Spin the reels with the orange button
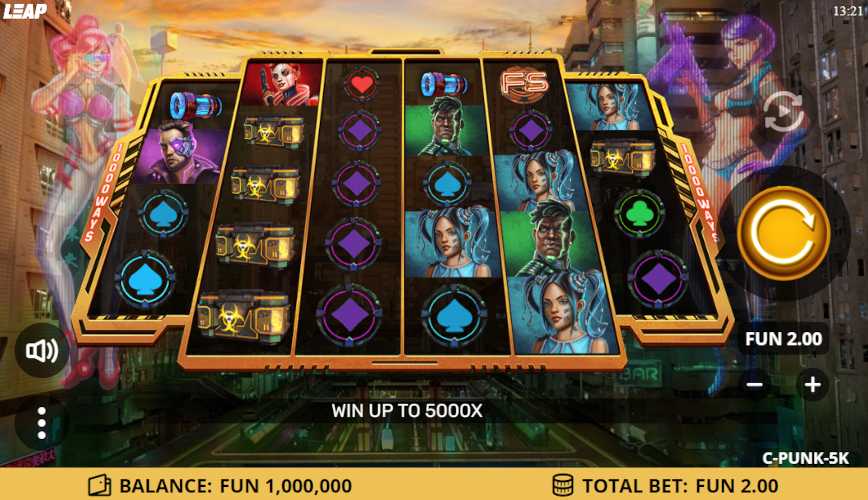868x500 pixels. 783,233
